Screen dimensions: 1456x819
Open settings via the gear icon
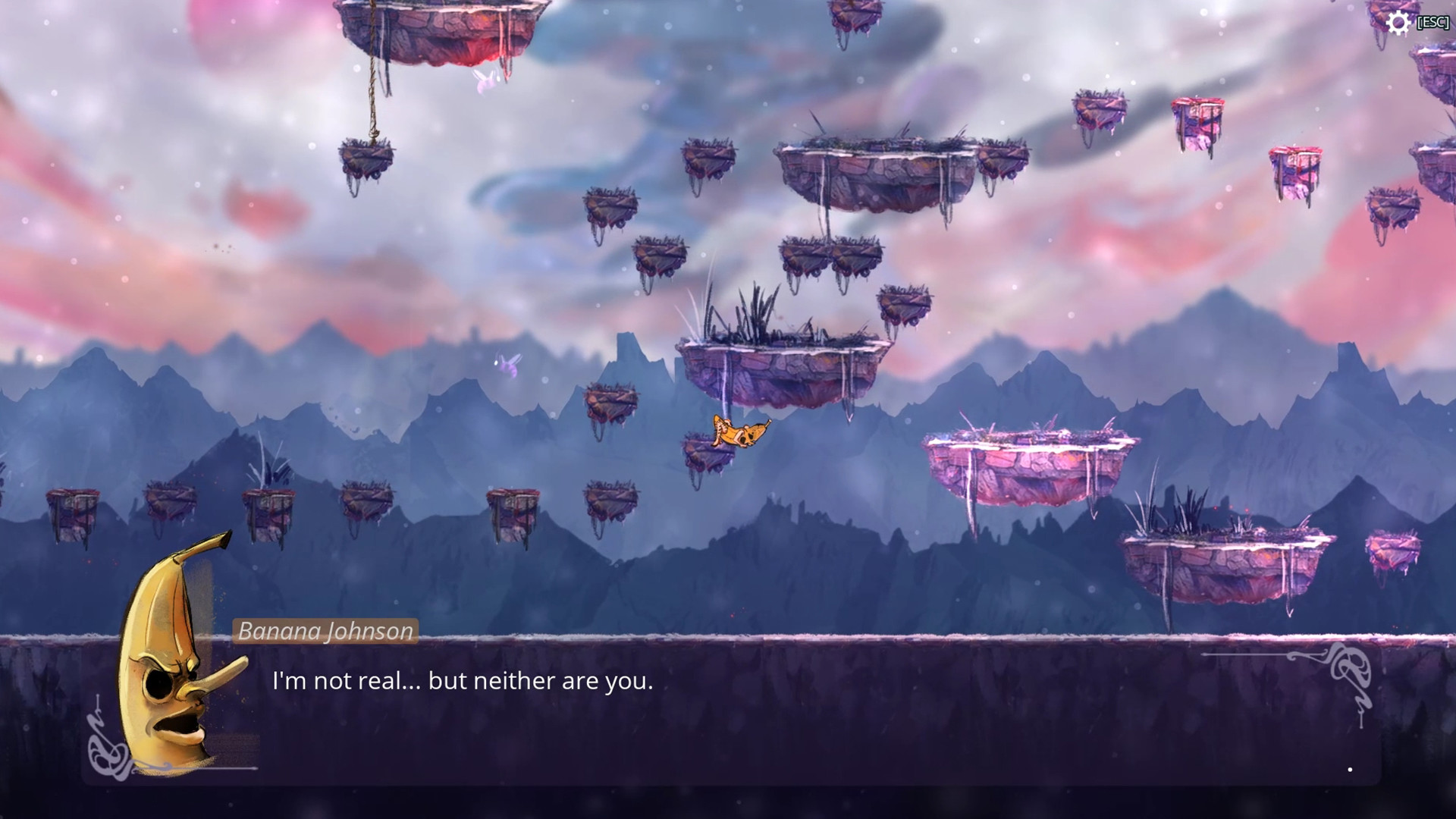point(1398,23)
